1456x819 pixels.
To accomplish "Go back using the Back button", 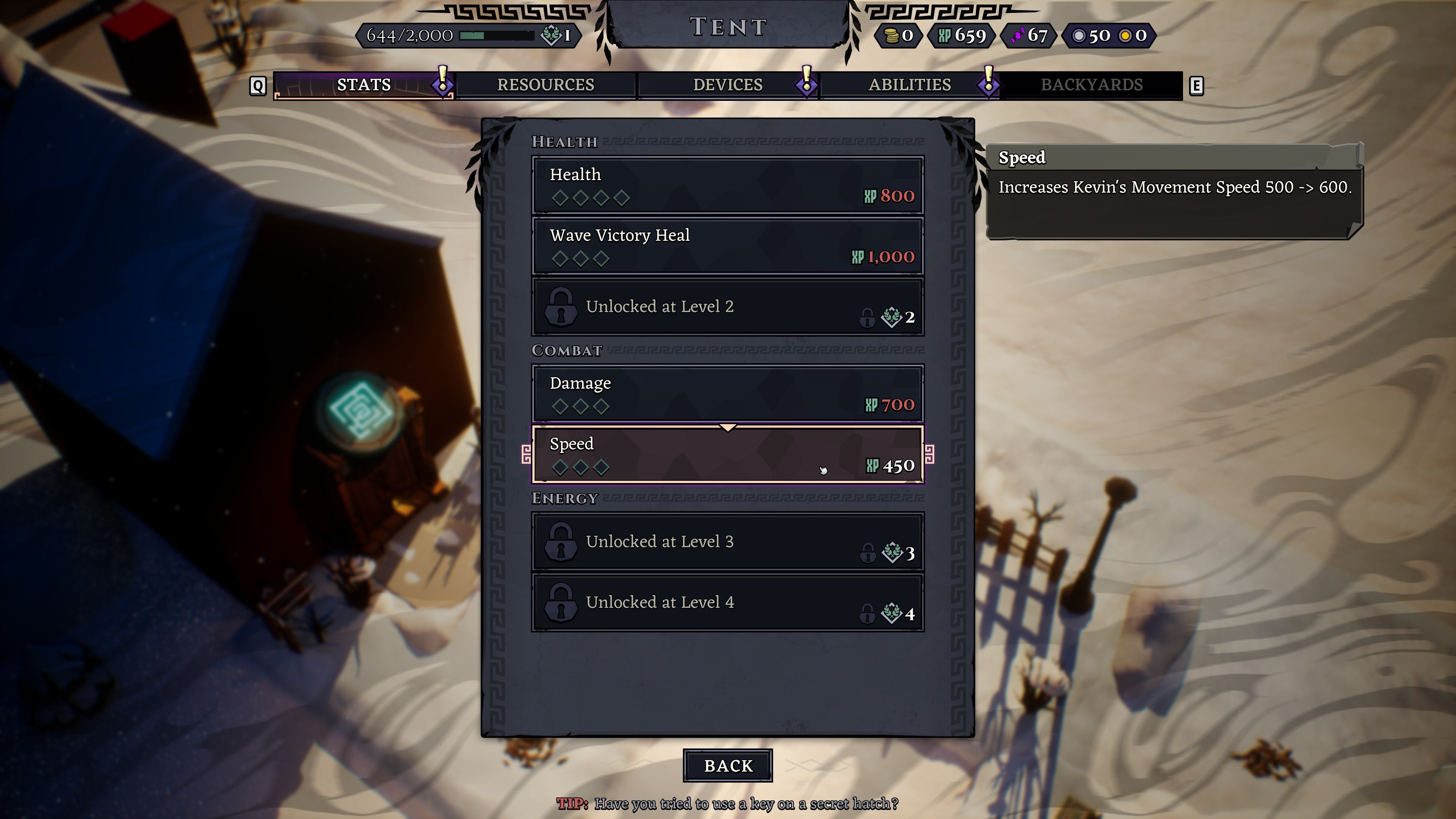I will (728, 766).
